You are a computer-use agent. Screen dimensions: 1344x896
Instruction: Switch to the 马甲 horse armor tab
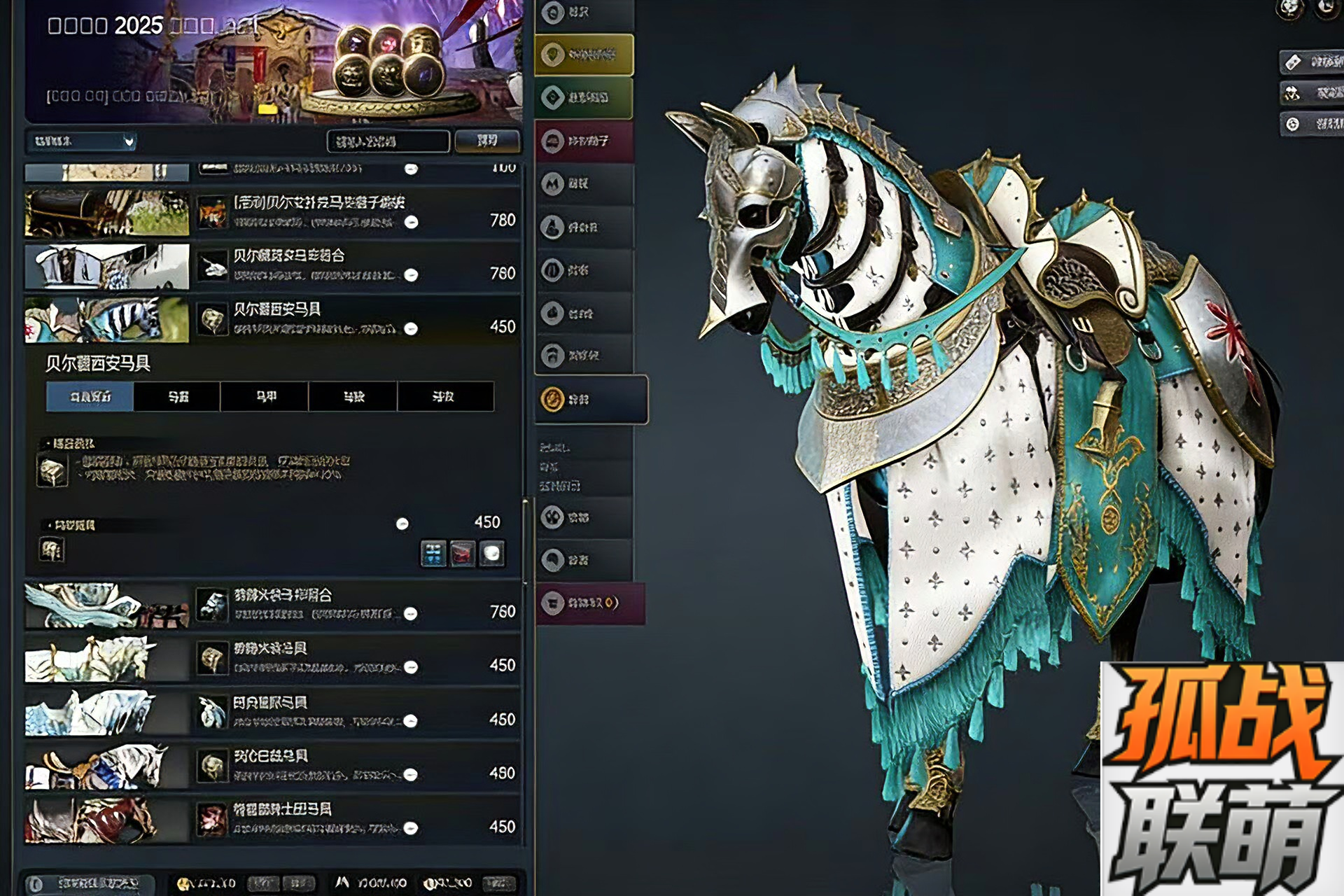point(265,397)
